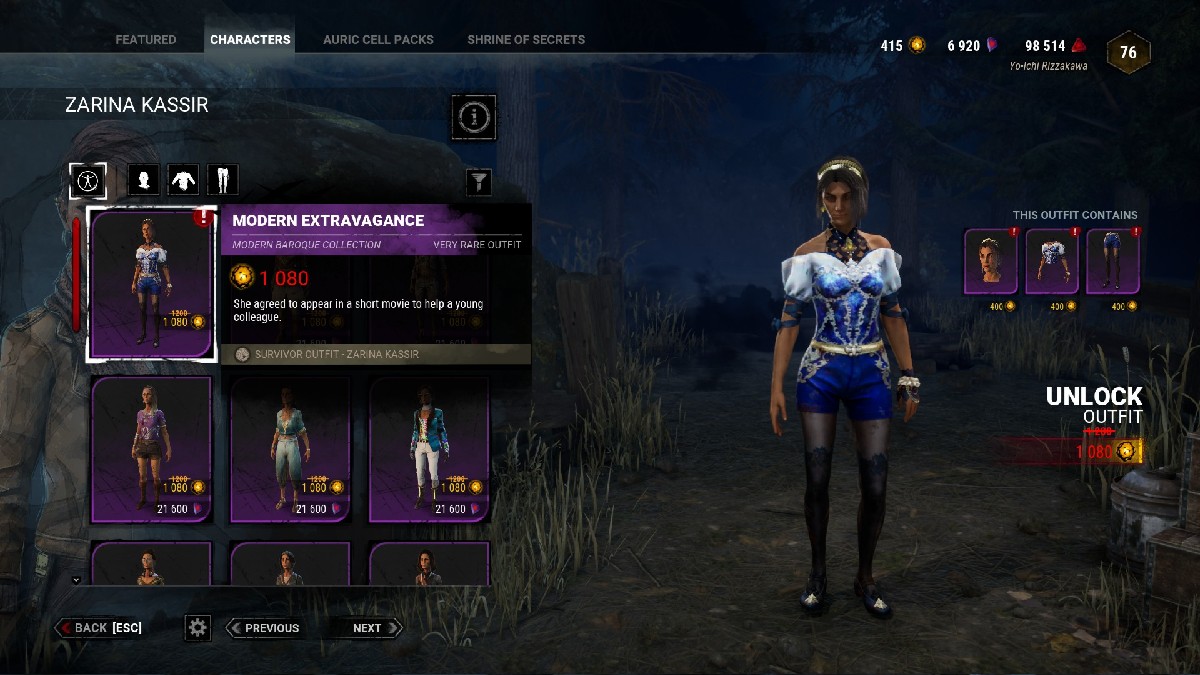Select the Modern Extravagance outfit tile
The image size is (1200, 675).
pos(151,284)
